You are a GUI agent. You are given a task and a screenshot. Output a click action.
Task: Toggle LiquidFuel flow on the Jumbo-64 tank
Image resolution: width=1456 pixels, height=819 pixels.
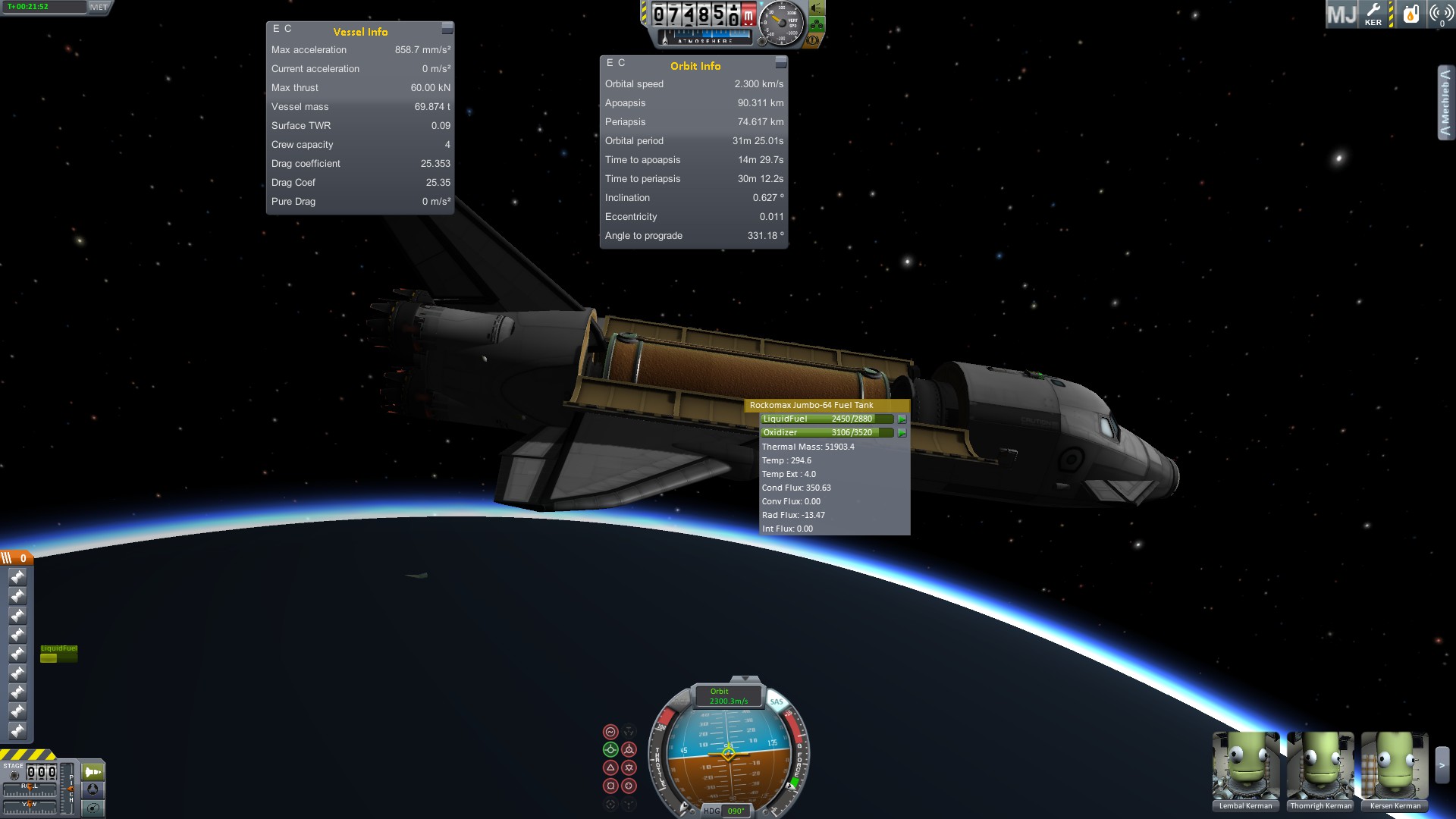pos(902,419)
